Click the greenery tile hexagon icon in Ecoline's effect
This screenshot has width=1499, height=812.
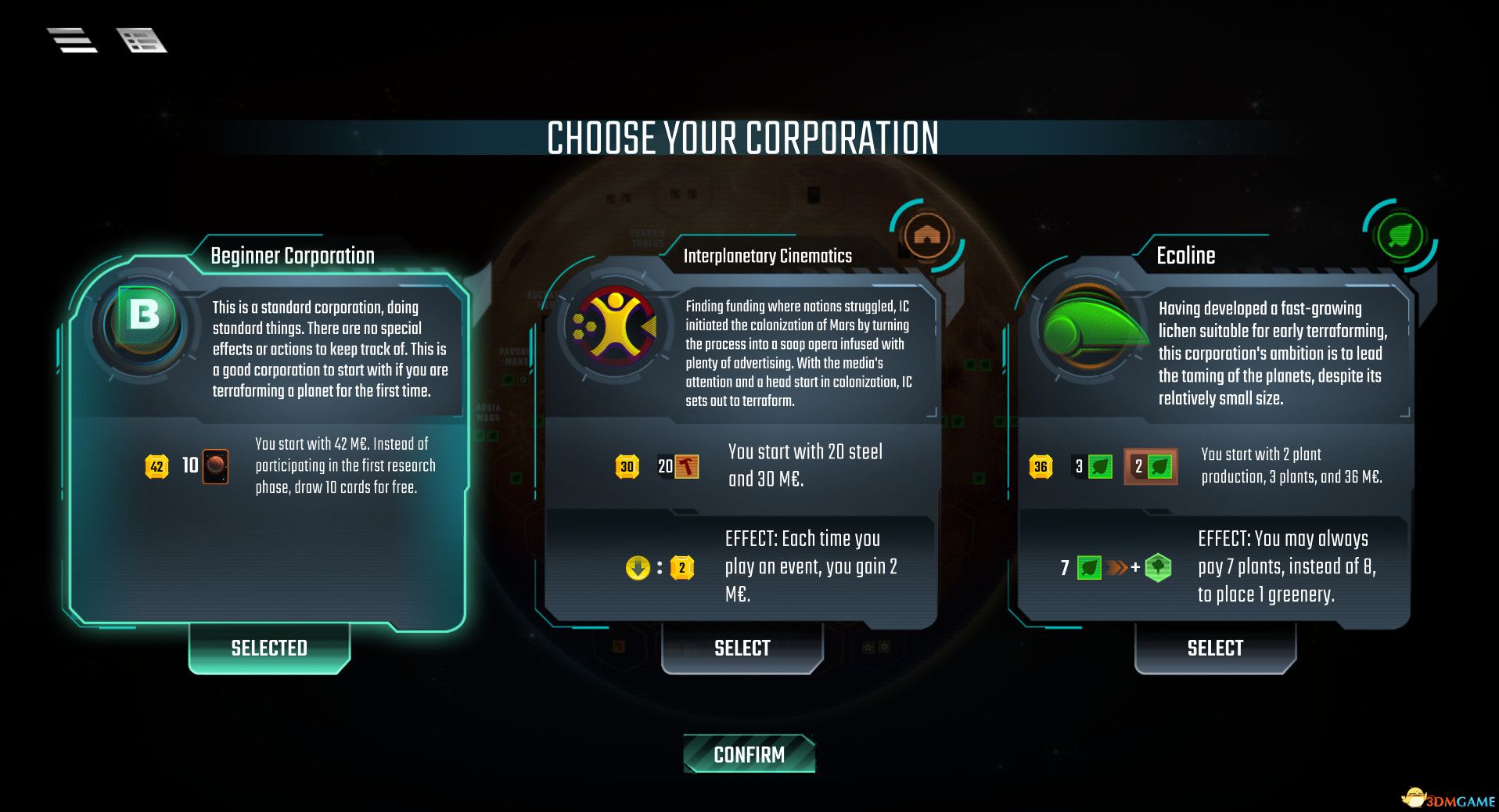pyautogui.click(x=1159, y=569)
